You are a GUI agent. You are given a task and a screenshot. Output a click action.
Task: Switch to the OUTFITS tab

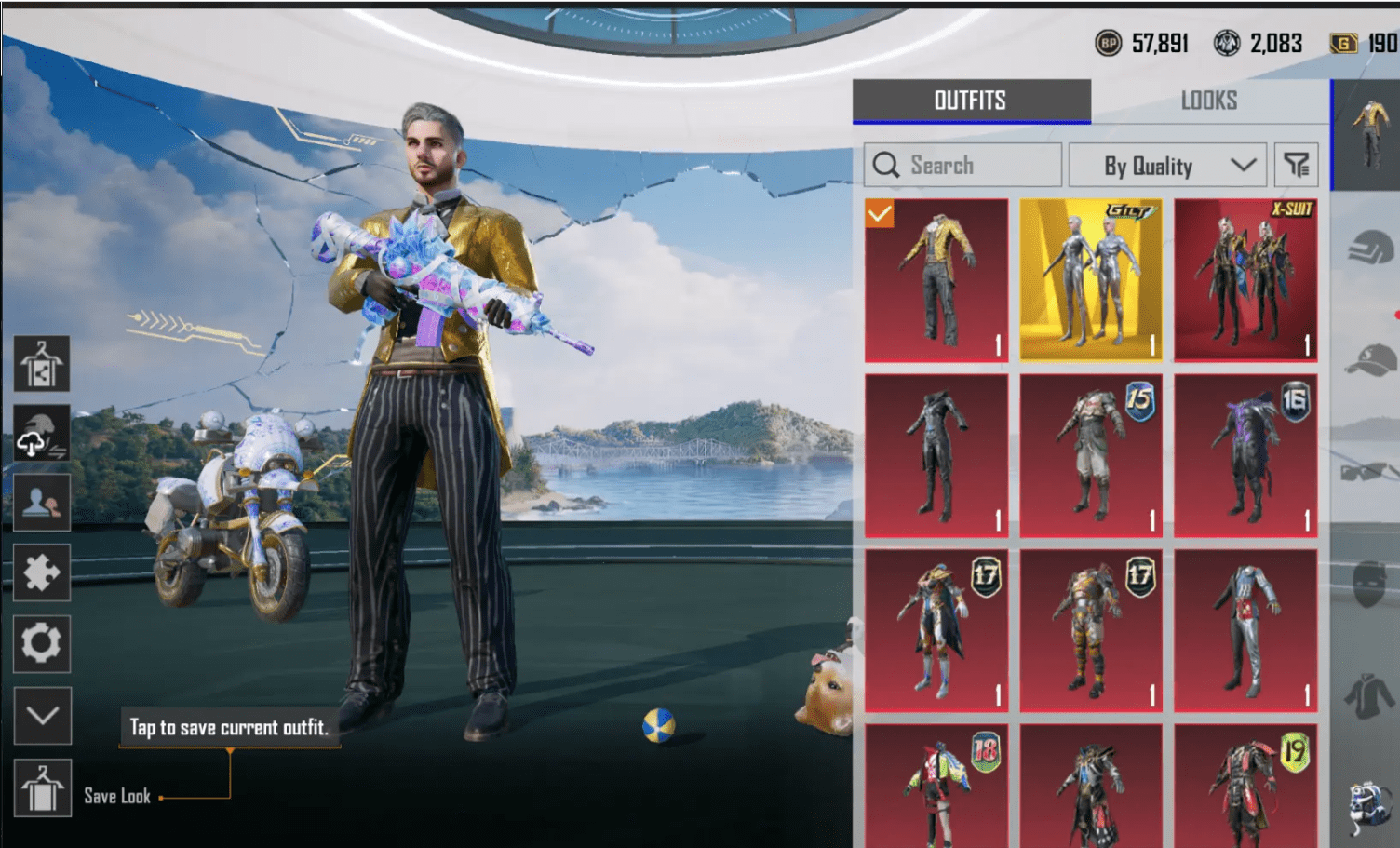tap(971, 101)
